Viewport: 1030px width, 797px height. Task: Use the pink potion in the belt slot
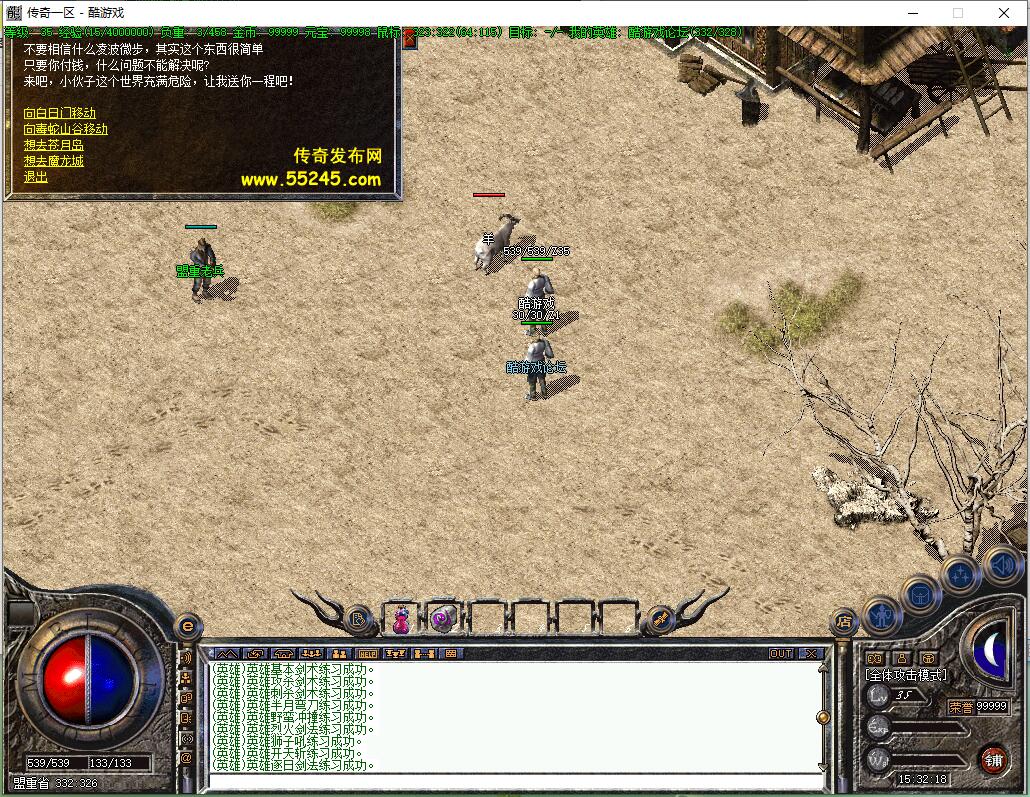click(x=400, y=620)
